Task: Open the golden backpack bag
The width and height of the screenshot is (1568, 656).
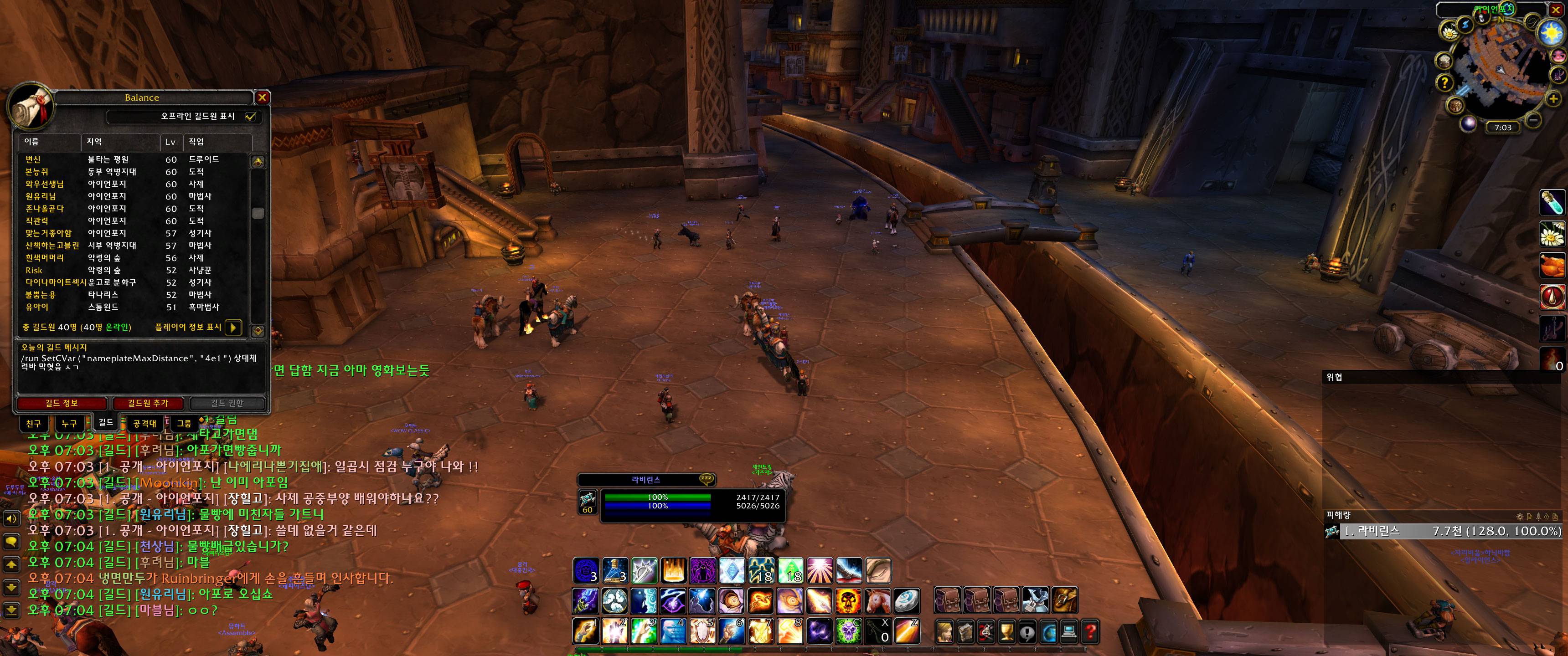Action: tap(1065, 600)
